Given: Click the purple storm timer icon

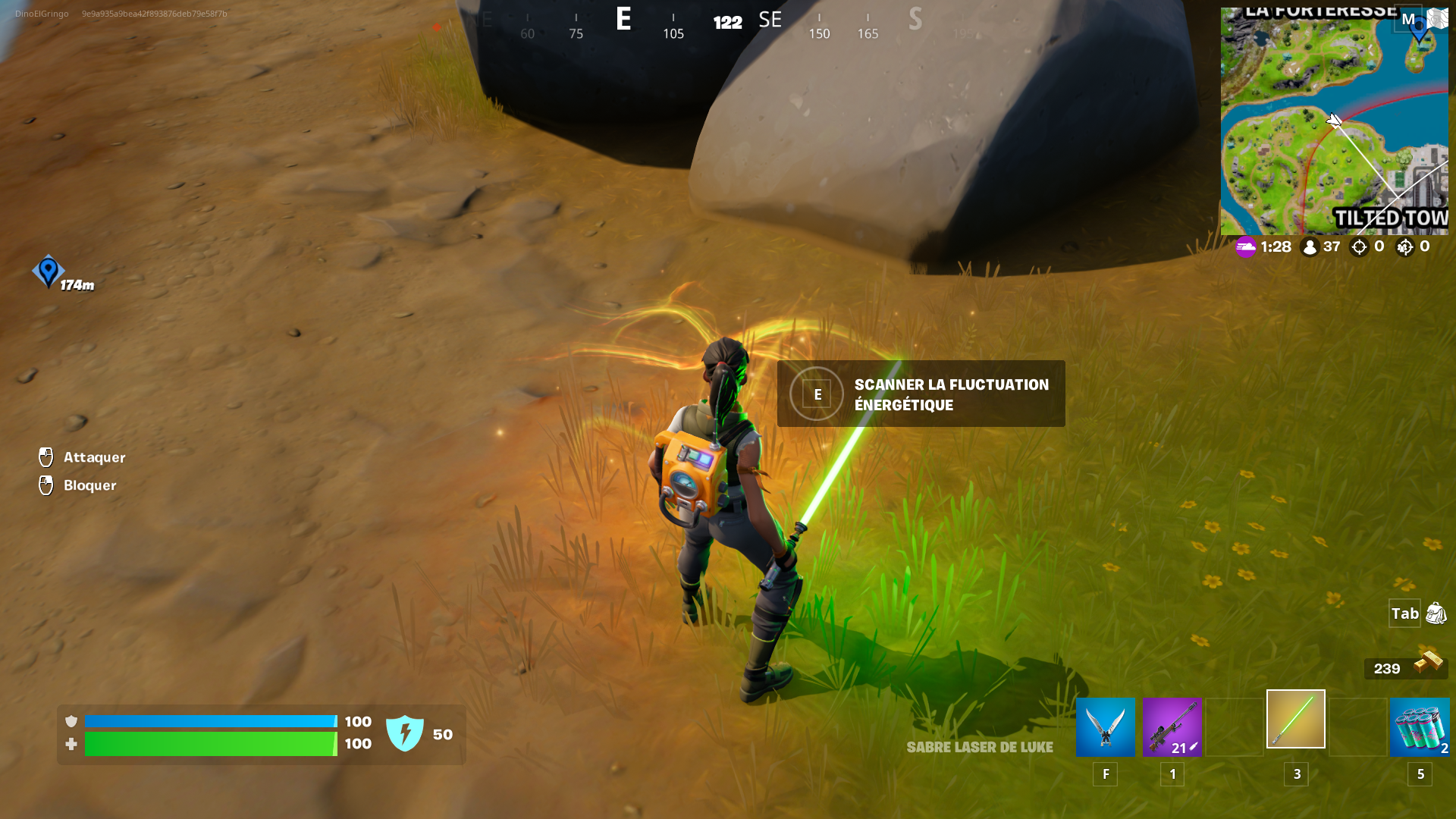Looking at the screenshot, I should pyautogui.click(x=1244, y=246).
